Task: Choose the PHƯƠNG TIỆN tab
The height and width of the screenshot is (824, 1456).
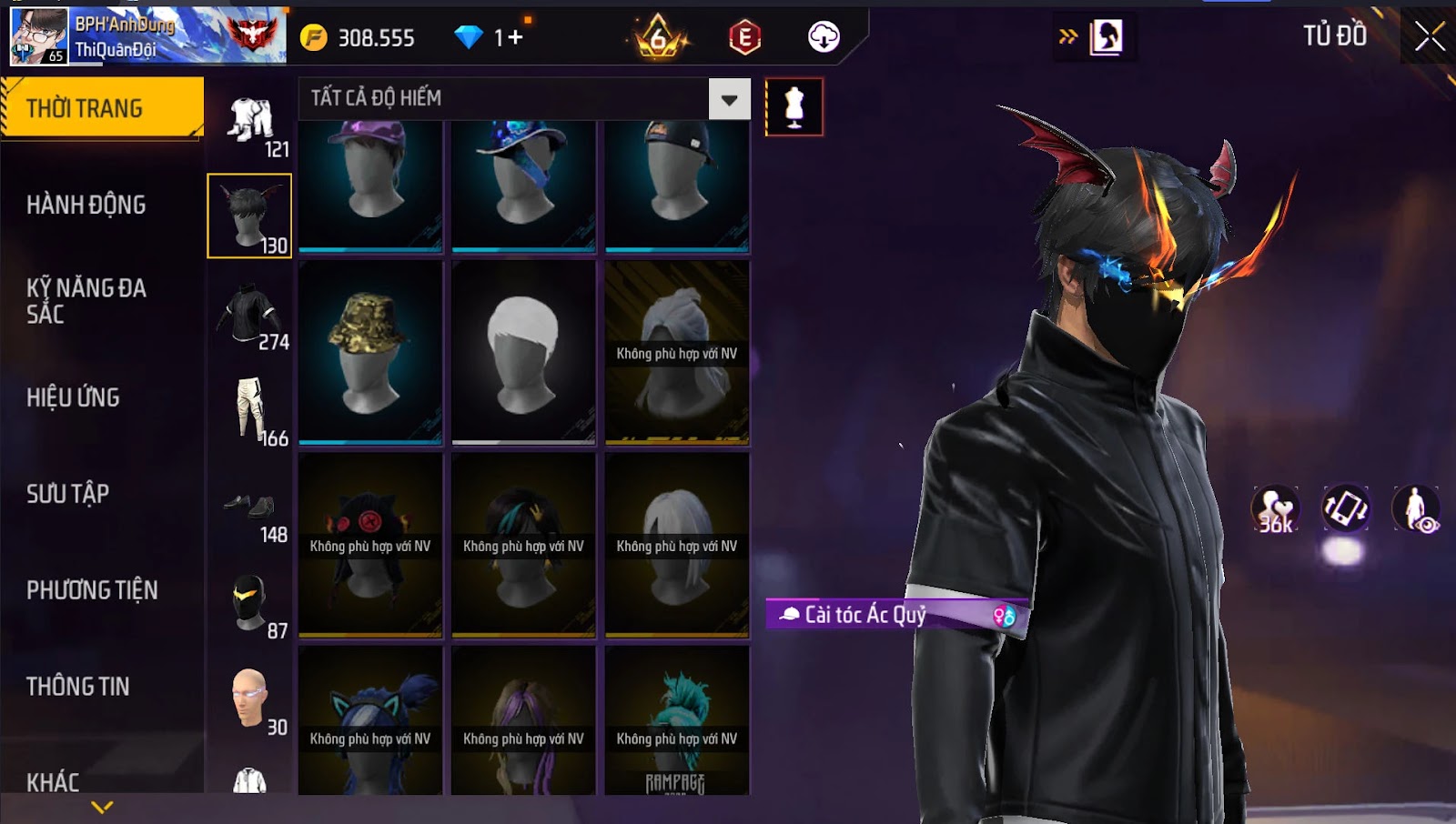Action: point(92,590)
